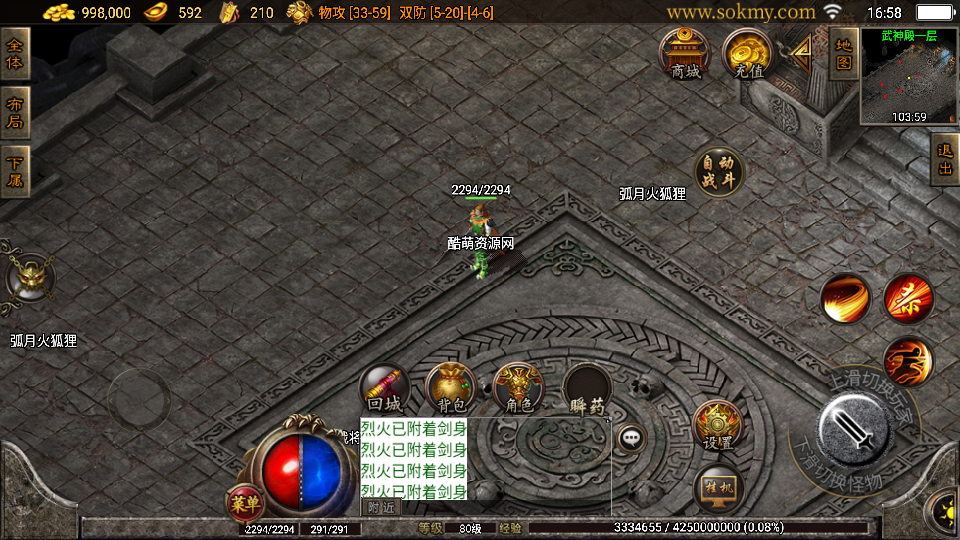The image size is (960, 540).
Task: Open the 充值 recharge screen
Action: 747,54
